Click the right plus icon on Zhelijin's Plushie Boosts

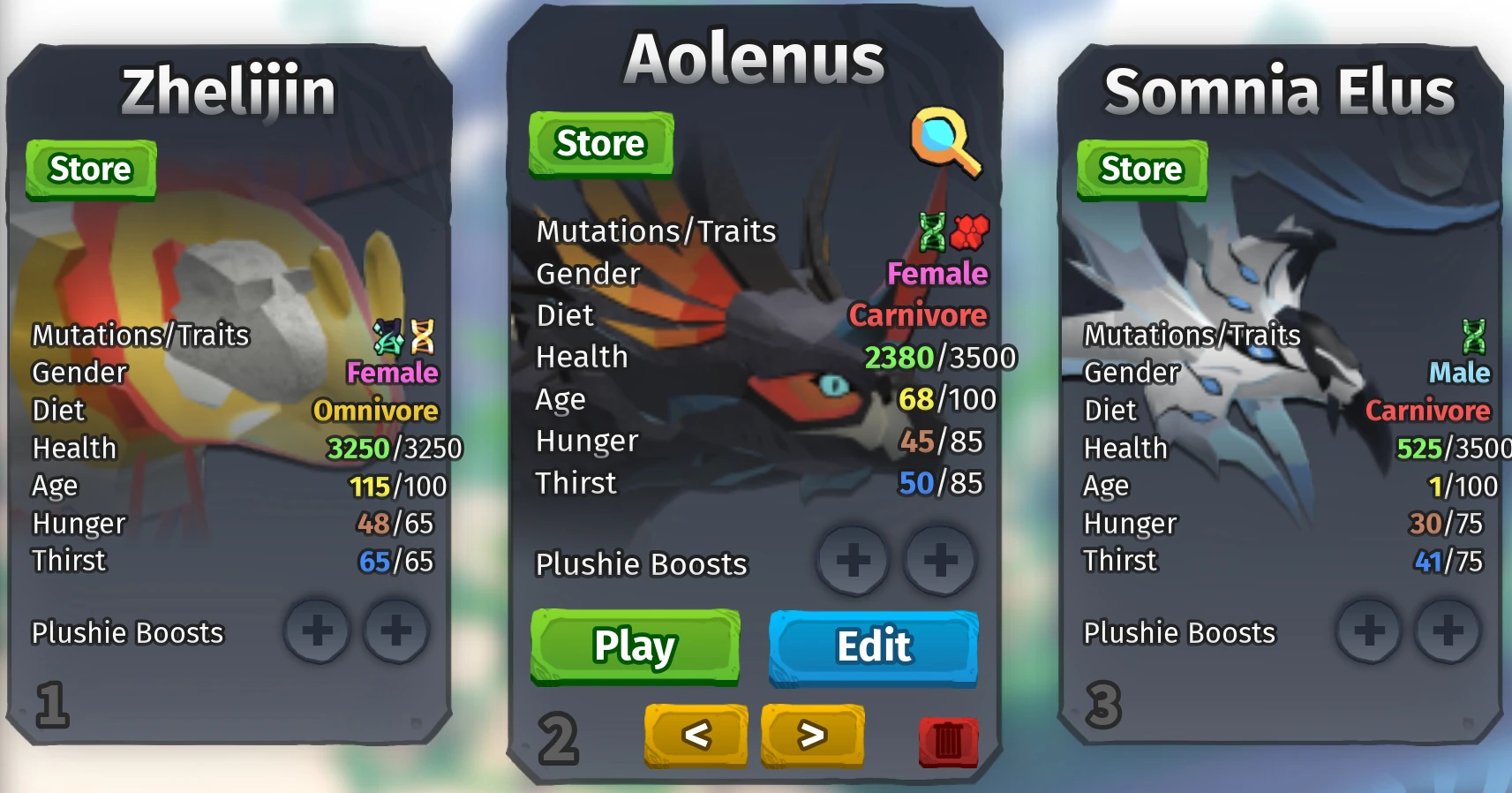(x=397, y=631)
